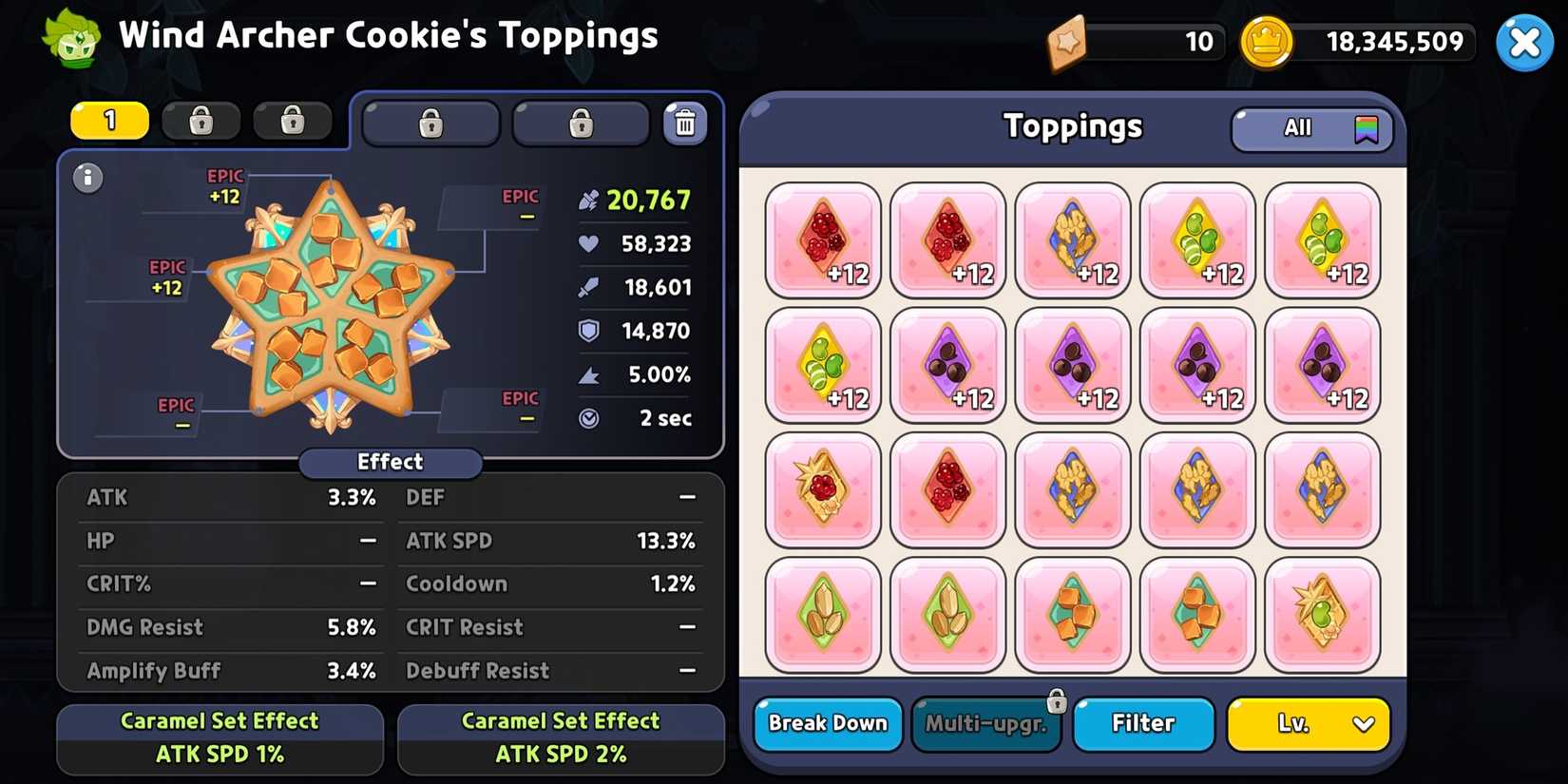Switch to topping preset tab 1
The height and width of the screenshot is (784, 1568).
[108, 121]
